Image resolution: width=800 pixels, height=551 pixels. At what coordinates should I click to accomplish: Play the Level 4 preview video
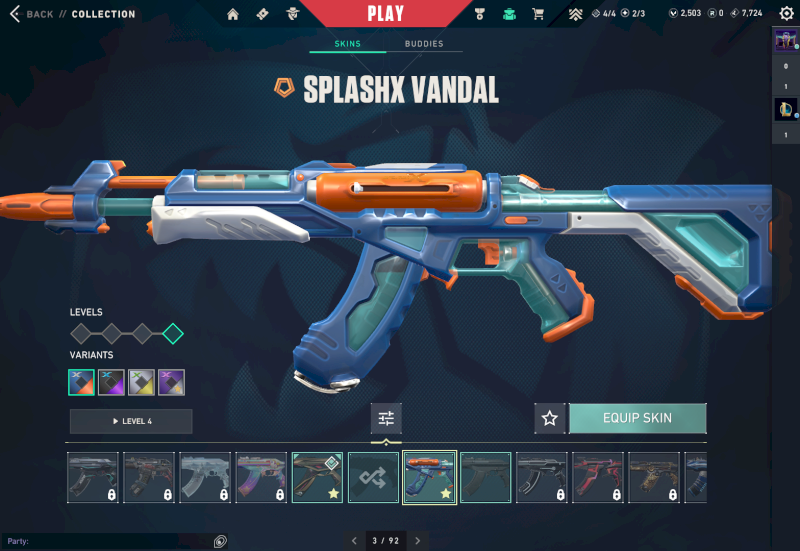131,421
